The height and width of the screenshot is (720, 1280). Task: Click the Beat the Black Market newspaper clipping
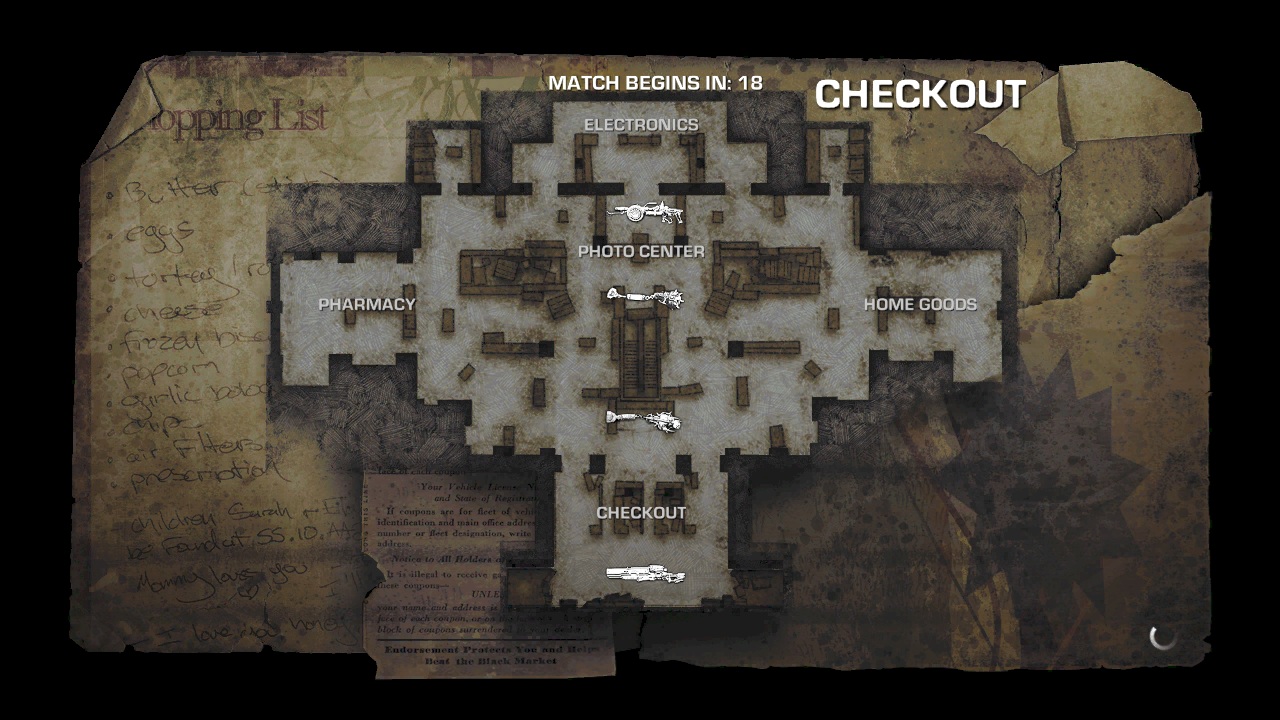pos(492,654)
